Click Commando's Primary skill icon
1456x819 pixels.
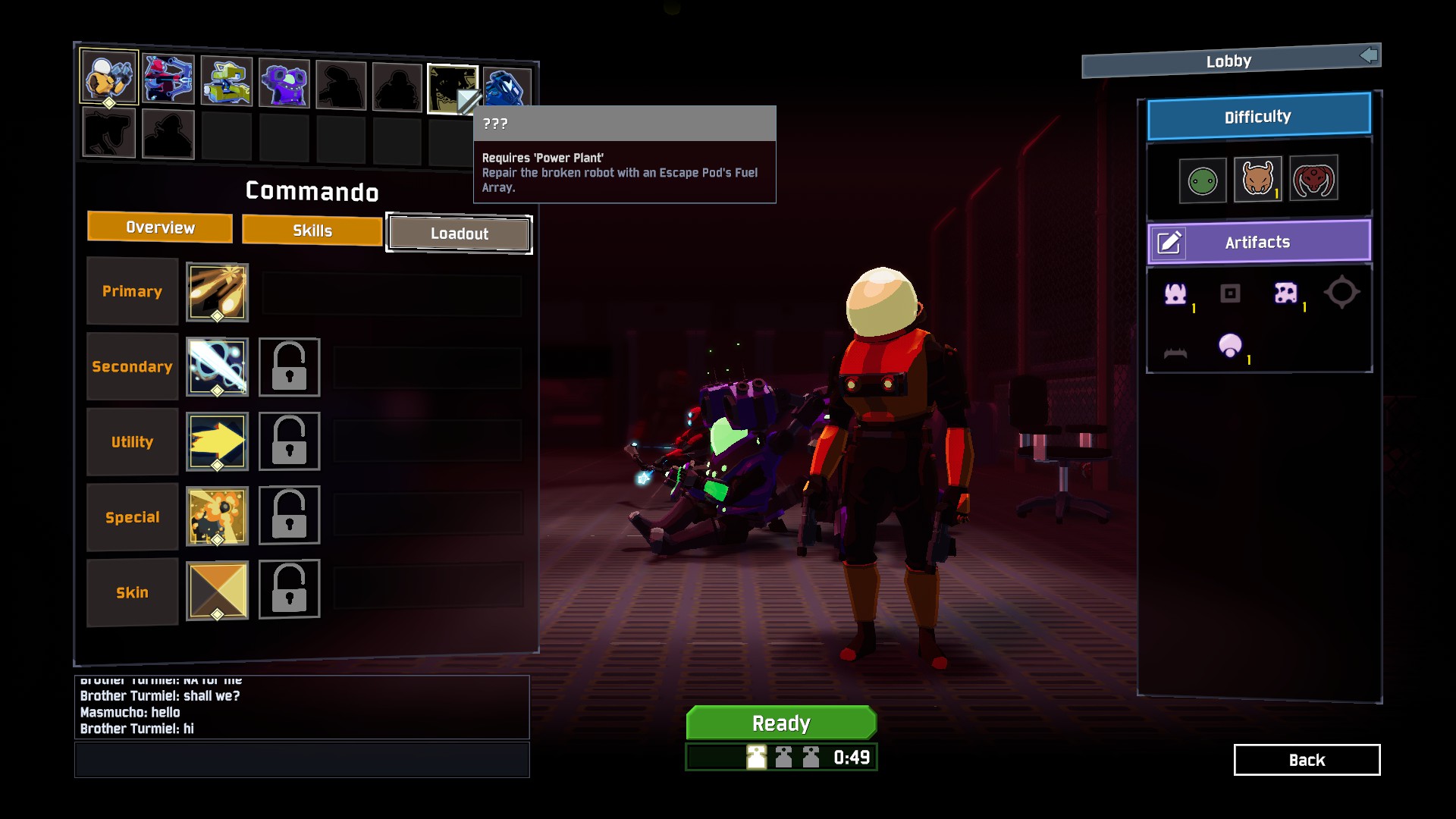(x=217, y=291)
